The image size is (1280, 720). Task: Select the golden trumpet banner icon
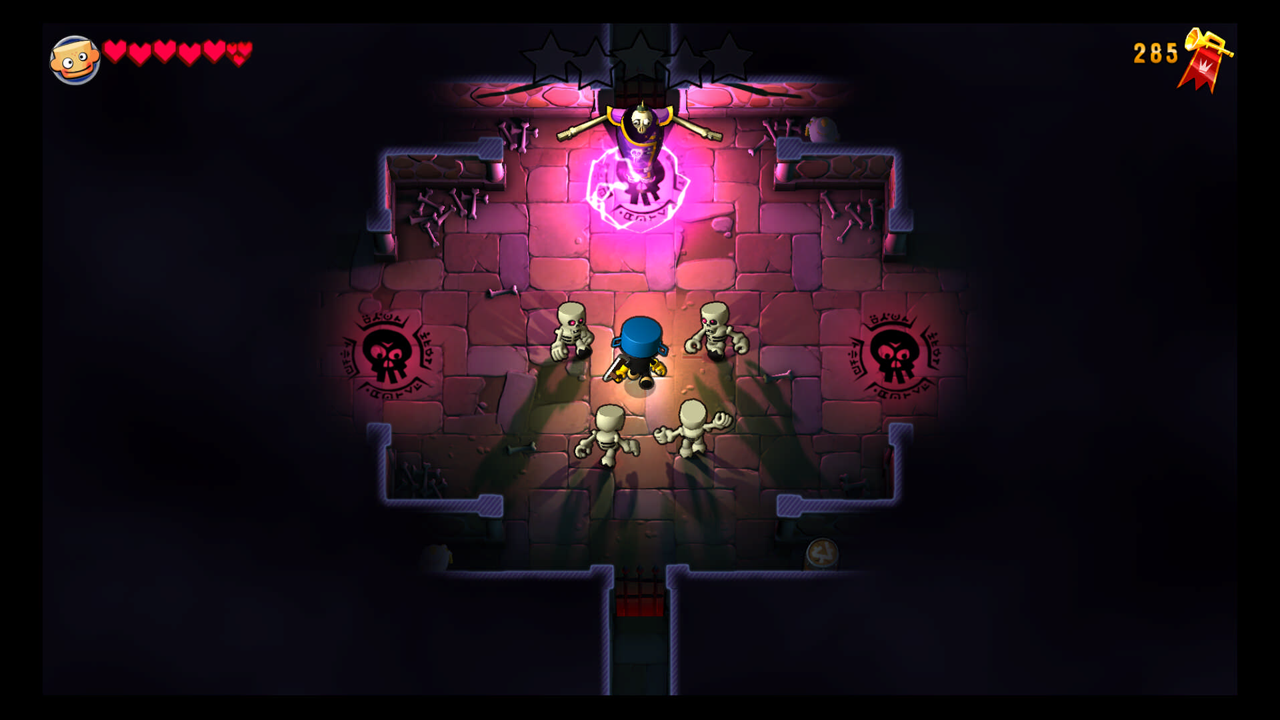pyautogui.click(x=1204, y=58)
